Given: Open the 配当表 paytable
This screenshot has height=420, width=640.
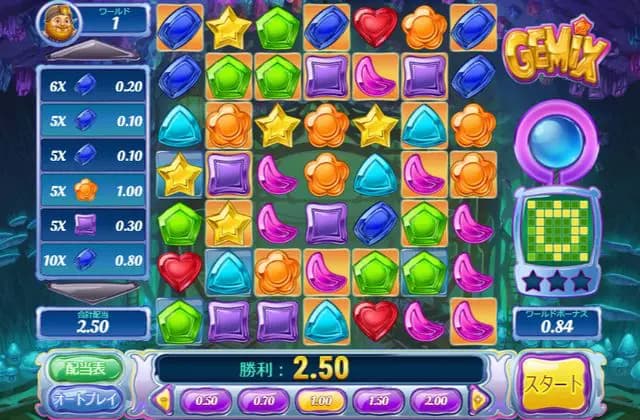Looking at the screenshot, I should coord(82,367).
